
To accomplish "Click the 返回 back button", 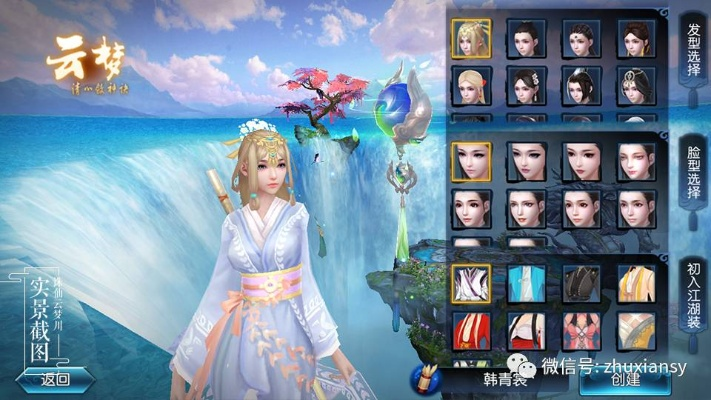I will coord(56,379).
